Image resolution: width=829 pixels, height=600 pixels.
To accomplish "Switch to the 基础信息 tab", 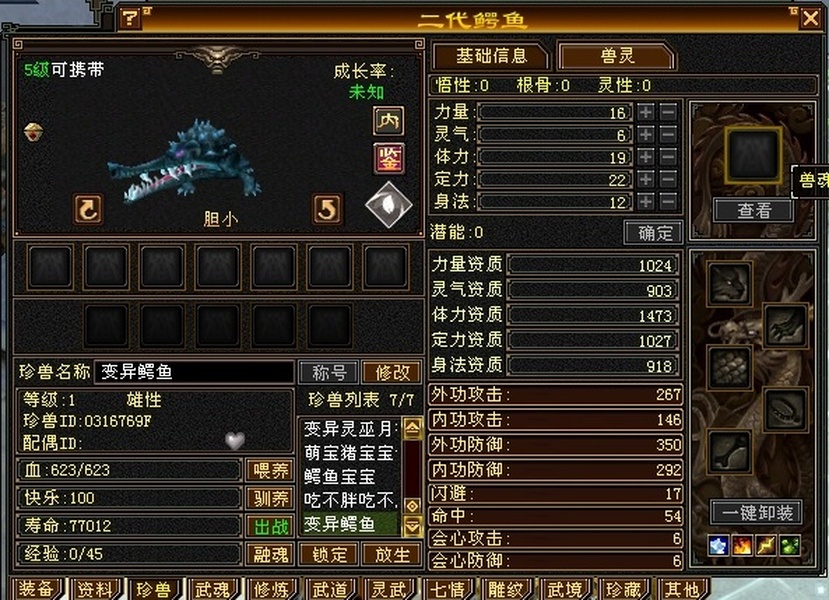I will click(x=489, y=56).
